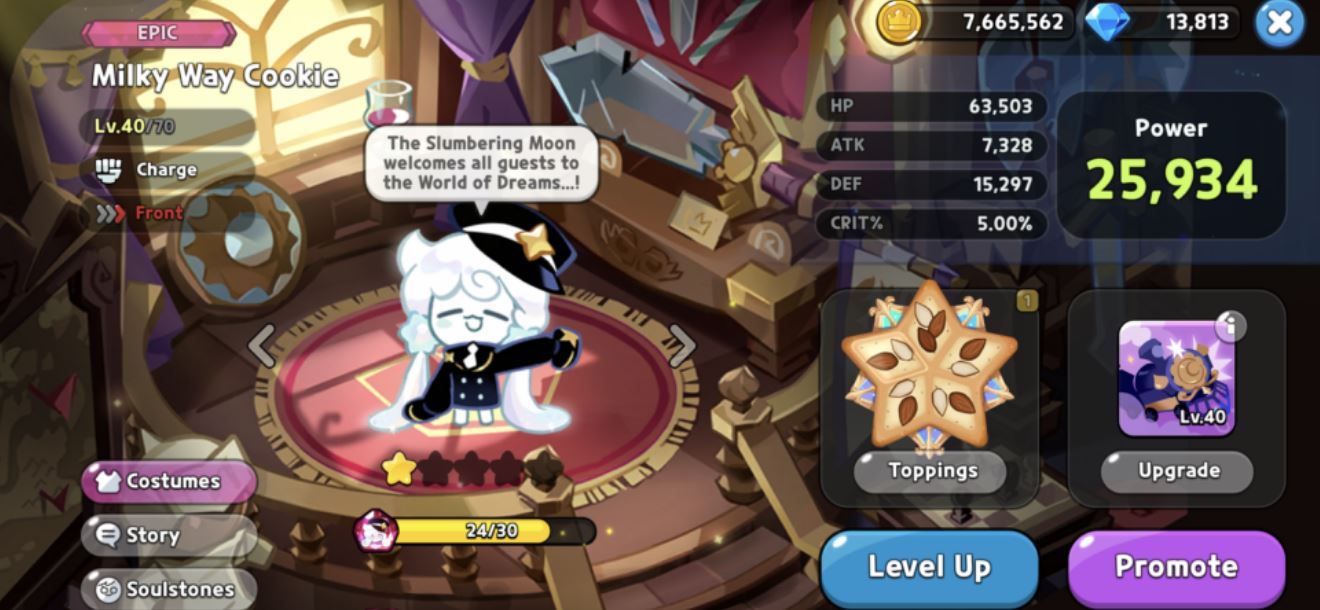View Milky Way Cookie's Story
Screen dimensions: 1320x610
[169, 535]
